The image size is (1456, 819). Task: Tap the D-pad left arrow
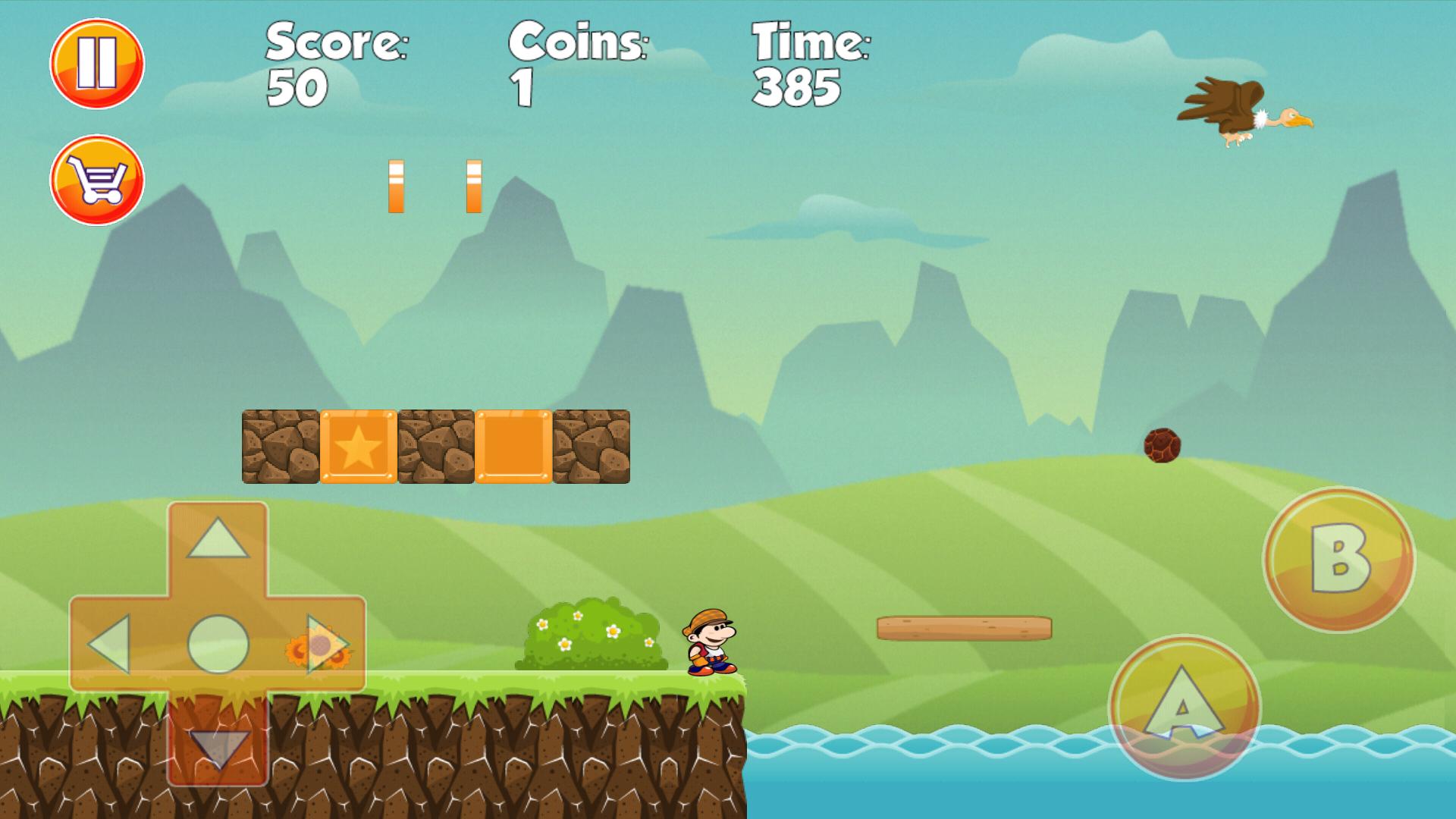(x=110, y=645)
